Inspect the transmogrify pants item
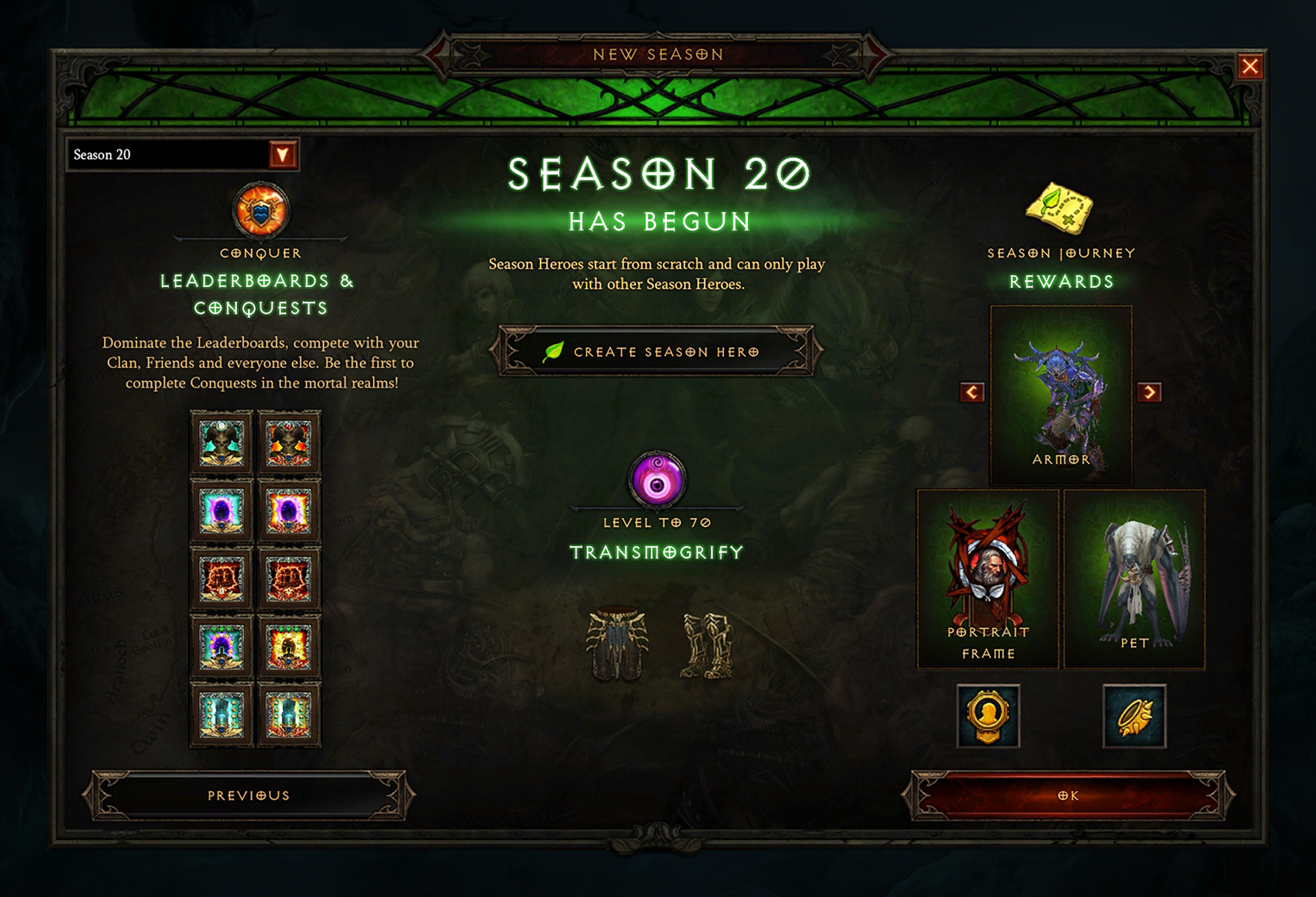 tap(616, 644)
